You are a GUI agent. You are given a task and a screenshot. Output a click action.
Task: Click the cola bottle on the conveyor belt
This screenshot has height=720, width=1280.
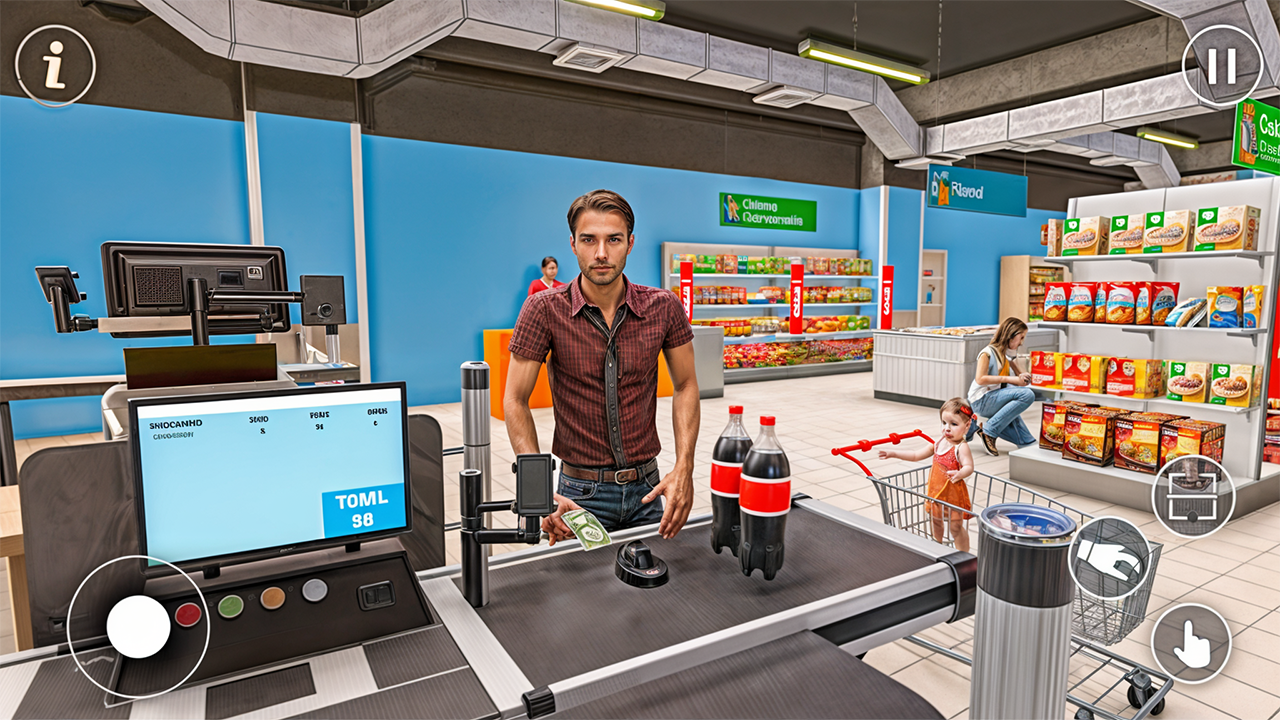(x=764, y=490)
